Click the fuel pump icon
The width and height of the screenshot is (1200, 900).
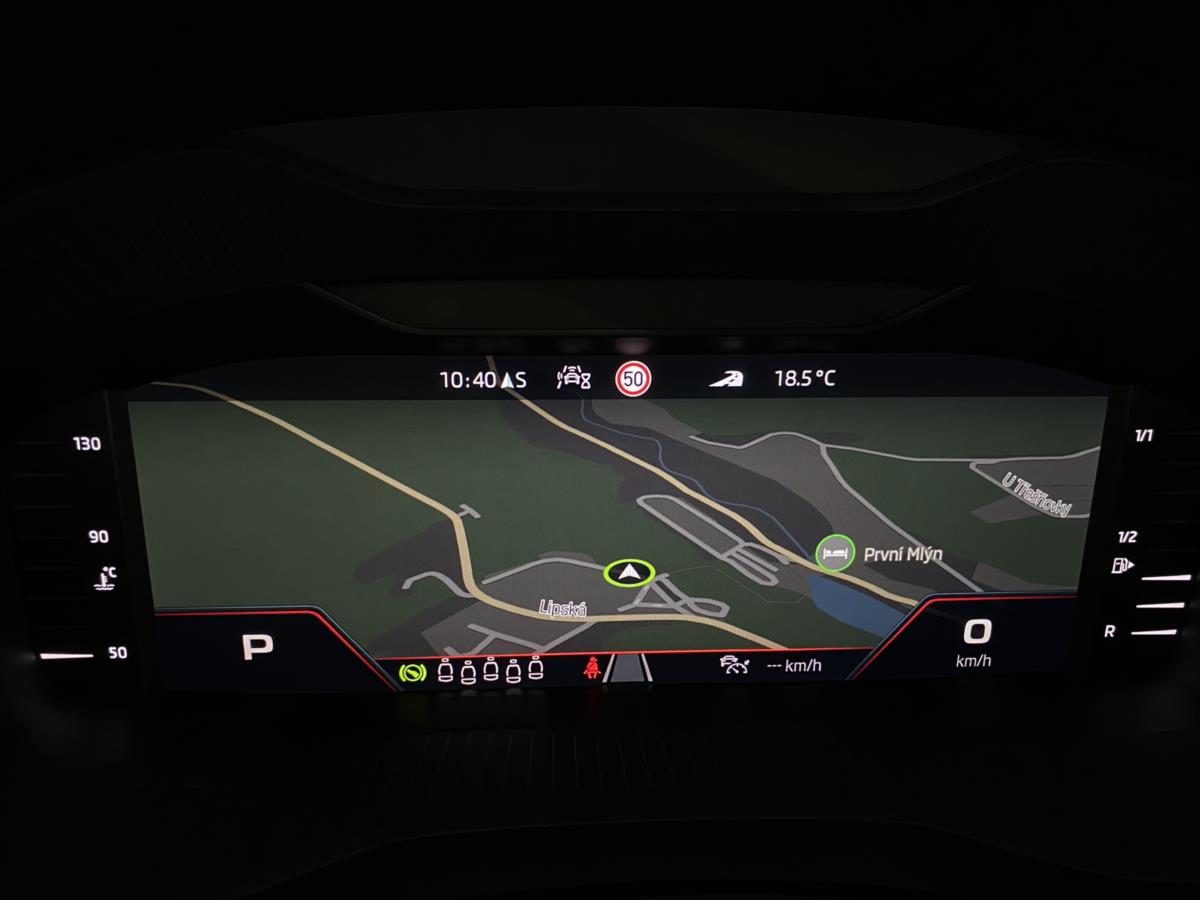coord(1121,566)
